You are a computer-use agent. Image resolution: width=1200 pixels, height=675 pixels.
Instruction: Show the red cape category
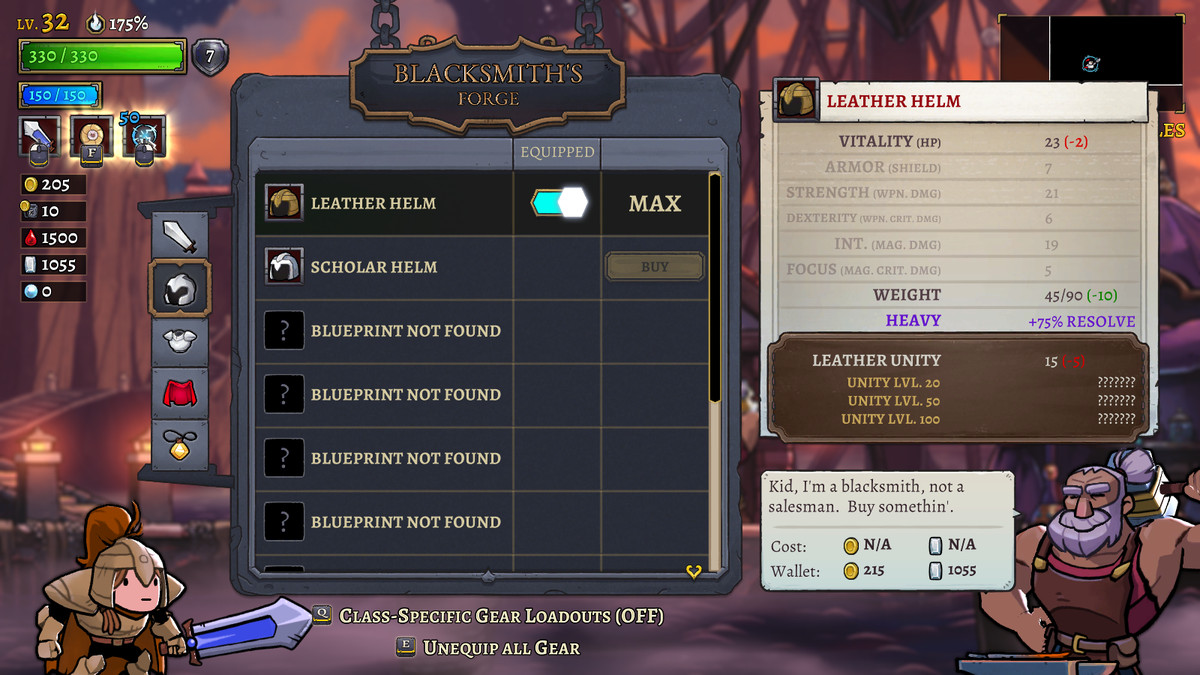click(x=180, y=392)
